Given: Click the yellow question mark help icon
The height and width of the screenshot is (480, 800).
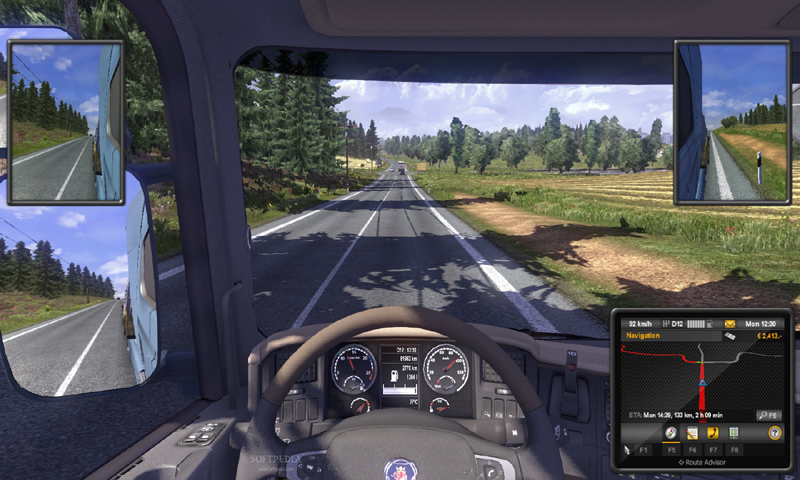Looking at the screenshot, I should pos(774,433).
